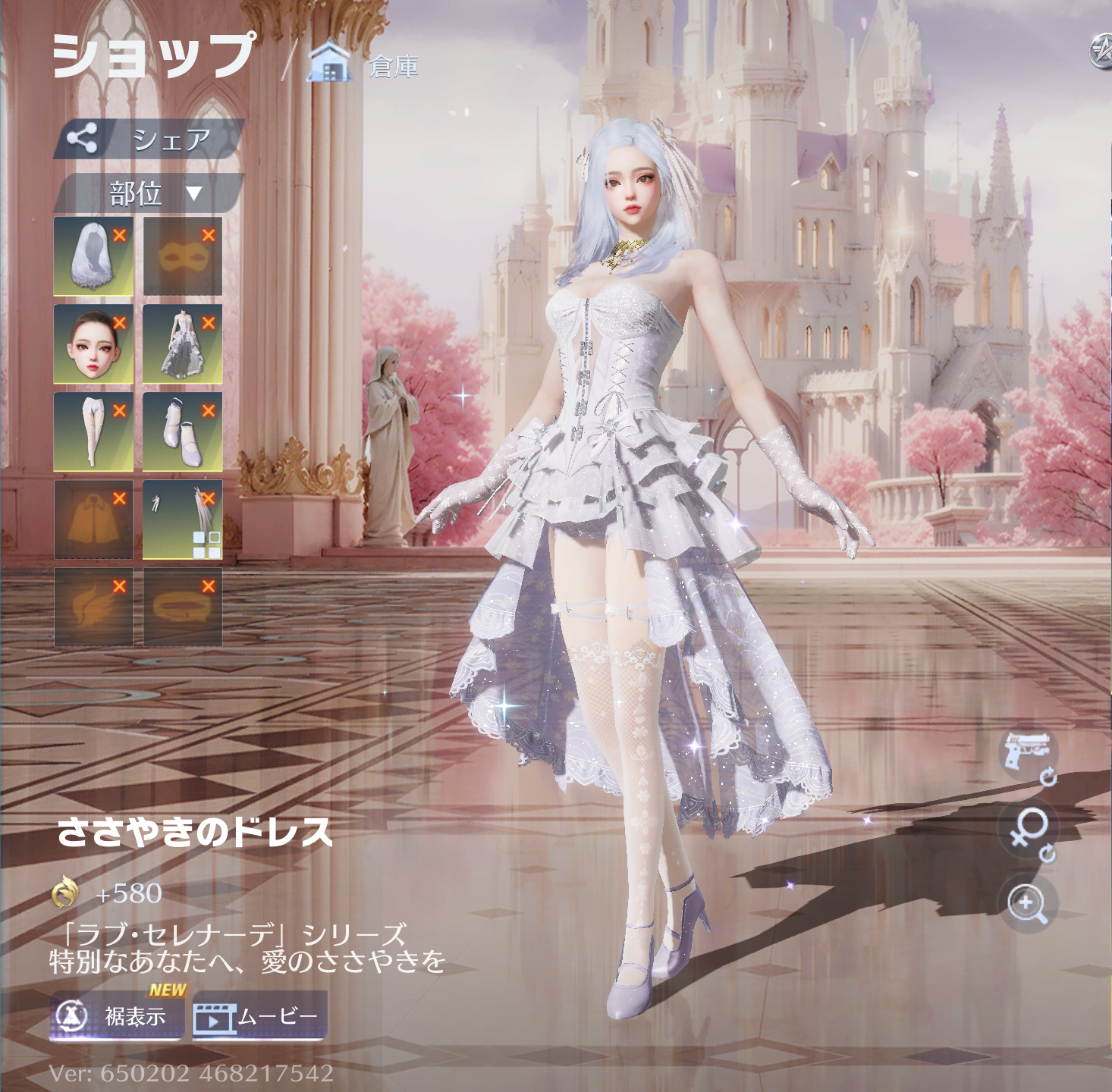Click the シェア share button

pyautogui.click(x=149, y=139)
